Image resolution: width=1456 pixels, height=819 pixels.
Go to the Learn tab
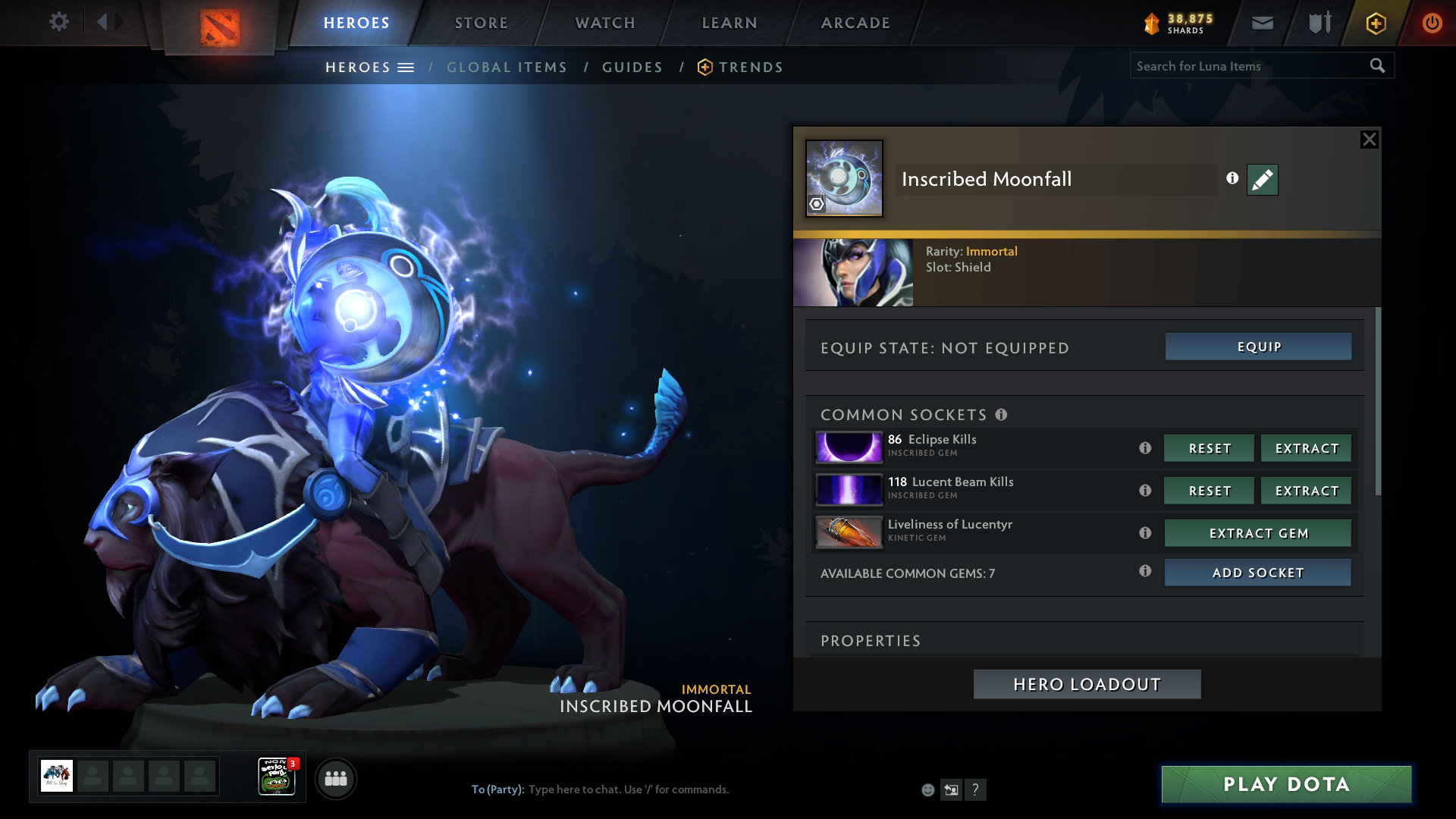[730, 23]
